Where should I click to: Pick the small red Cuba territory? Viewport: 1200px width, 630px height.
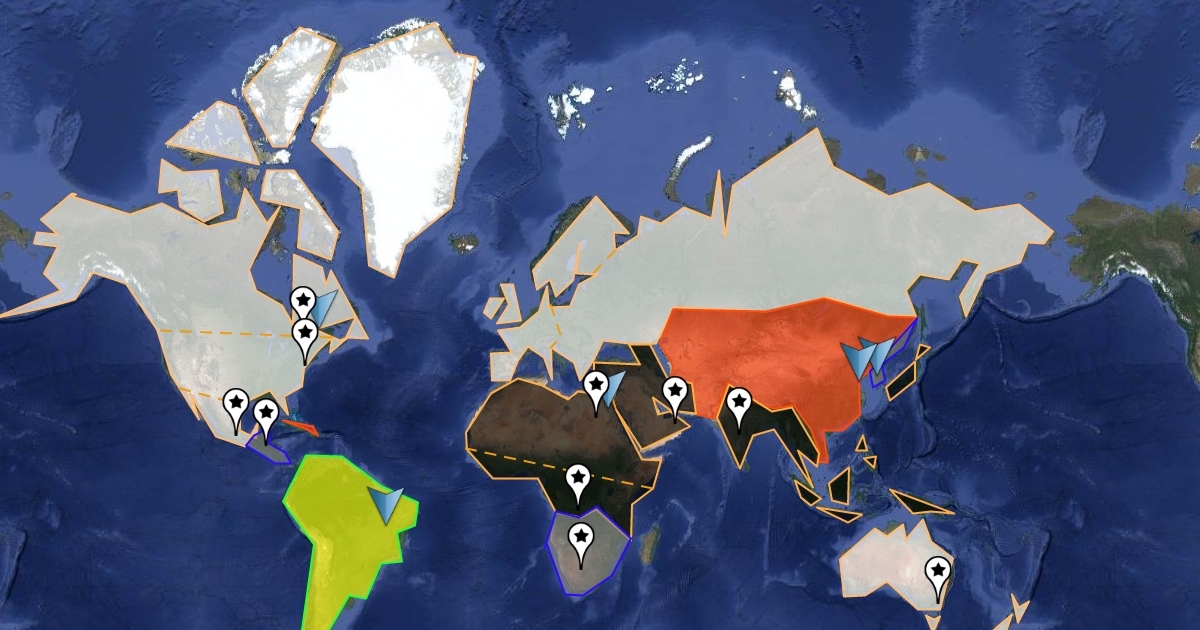point(300,428)
